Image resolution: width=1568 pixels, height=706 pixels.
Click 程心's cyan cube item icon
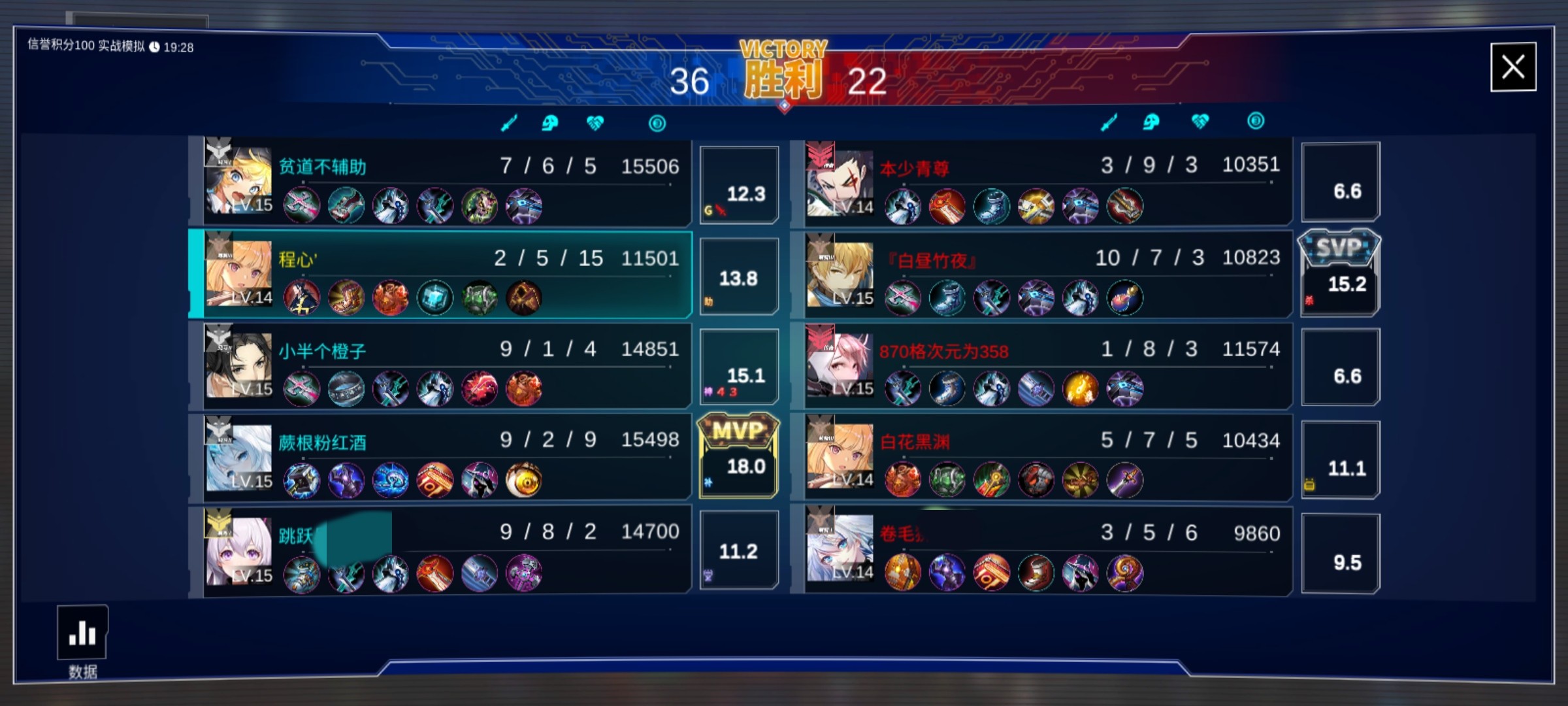pos(434,298)
